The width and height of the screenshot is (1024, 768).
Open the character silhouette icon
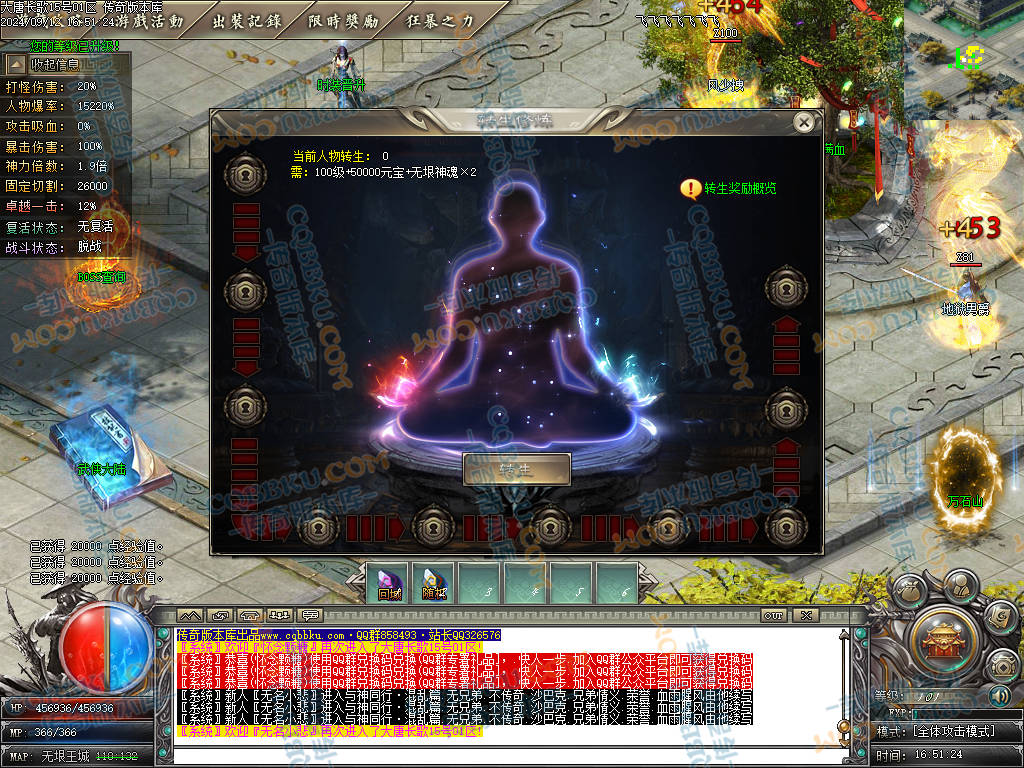point(960,584)
